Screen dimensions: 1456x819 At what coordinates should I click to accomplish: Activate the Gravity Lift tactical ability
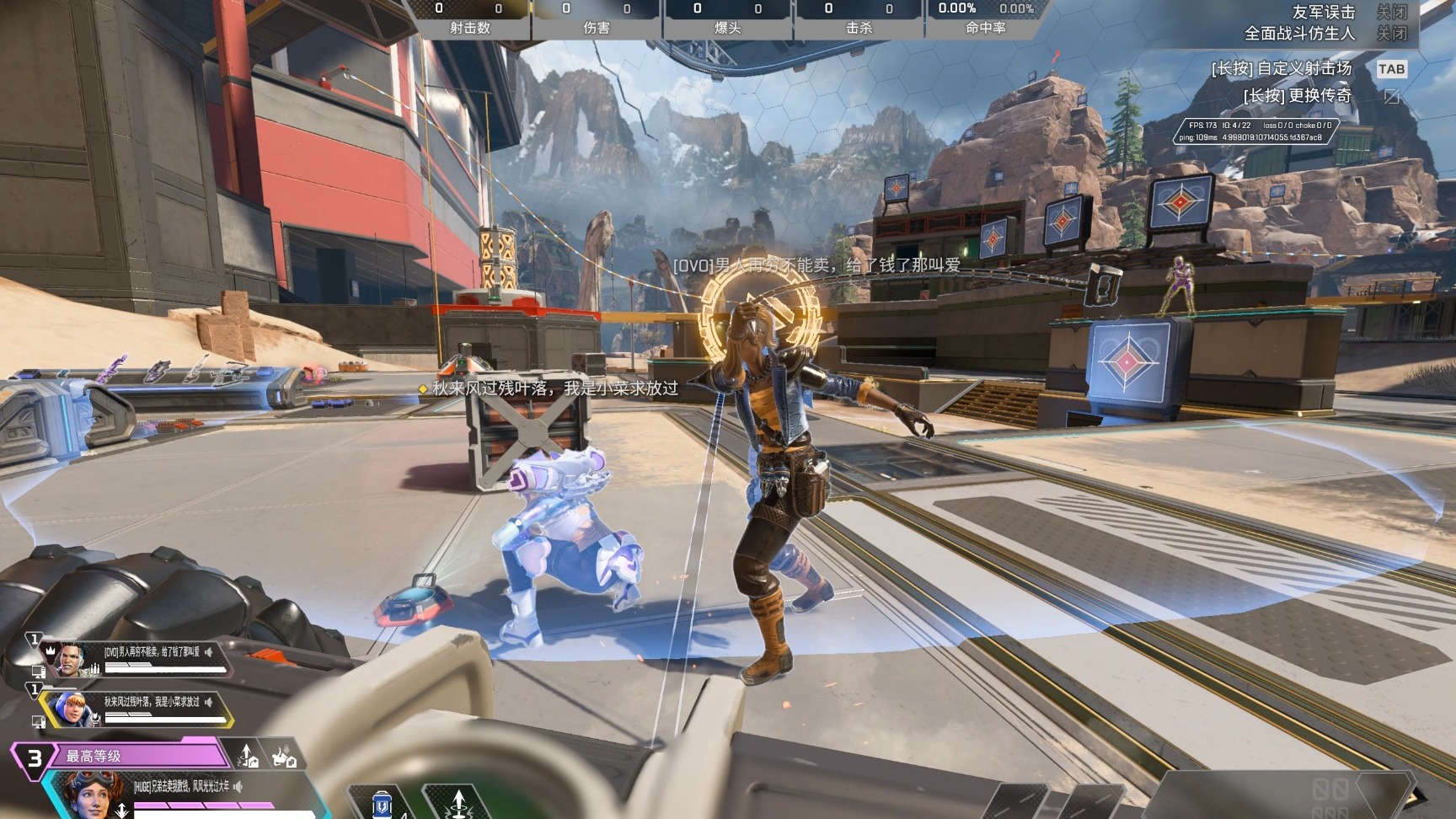458,803
